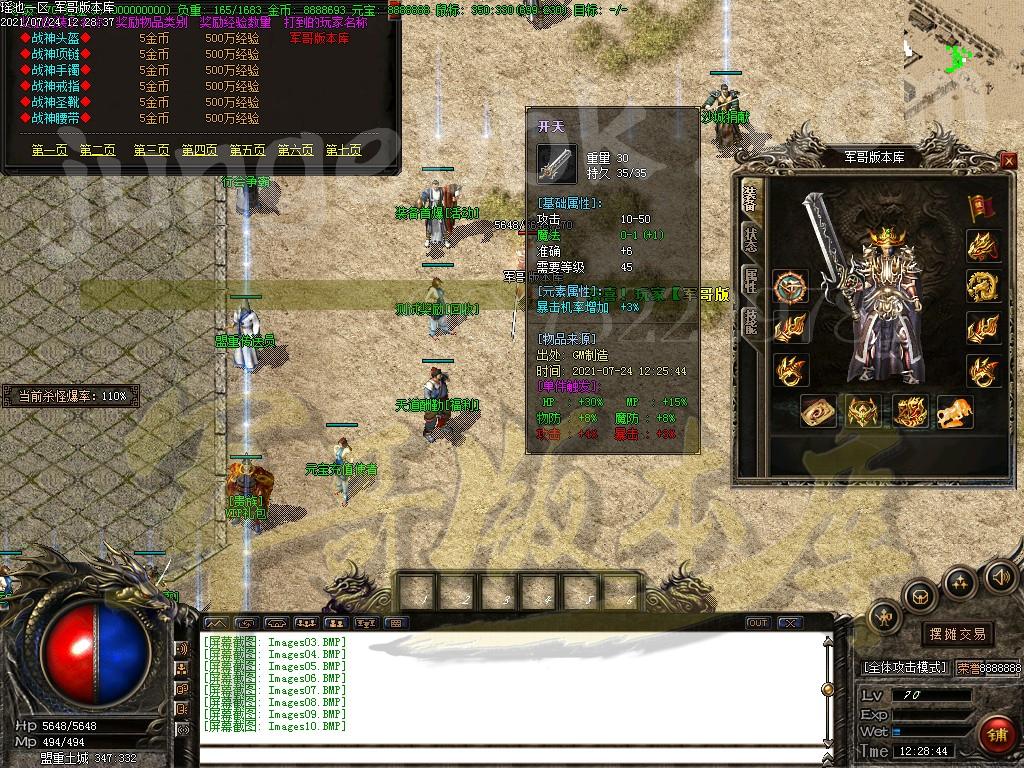Open 第四页 of the reward list
1024x768 pixels.
(x=199, y=151)
